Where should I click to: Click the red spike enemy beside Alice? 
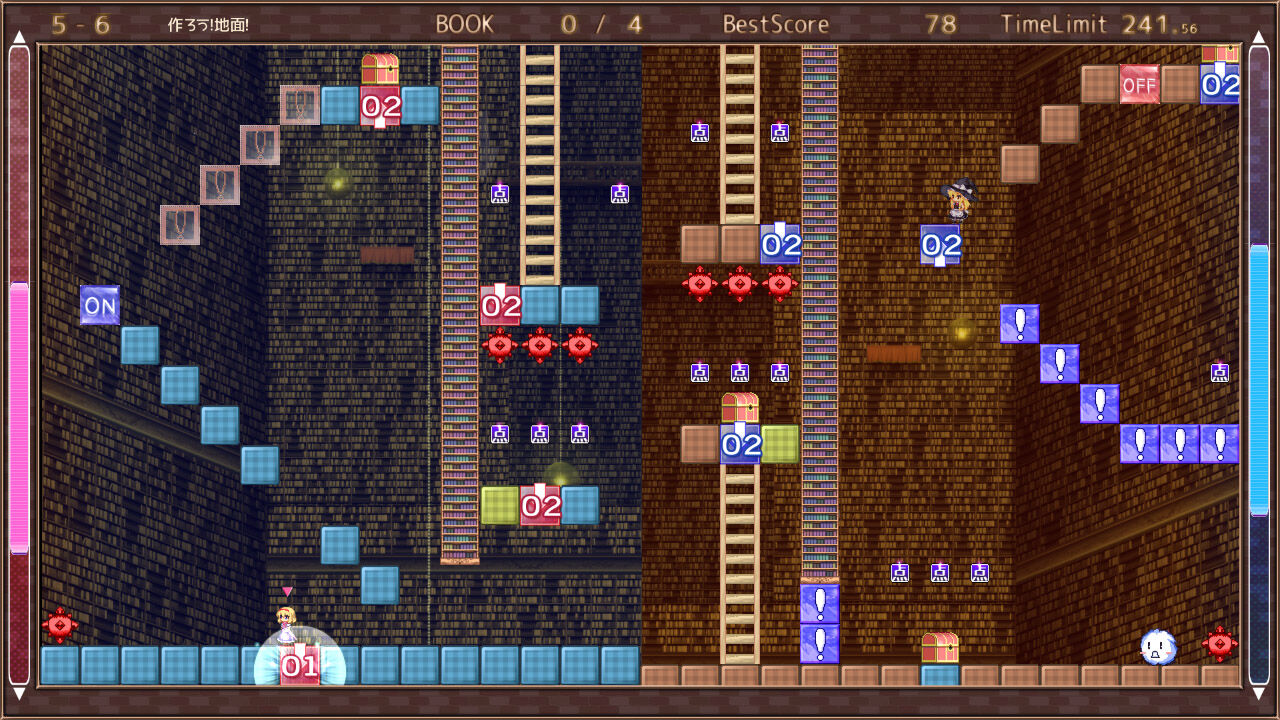coord(60,627)
